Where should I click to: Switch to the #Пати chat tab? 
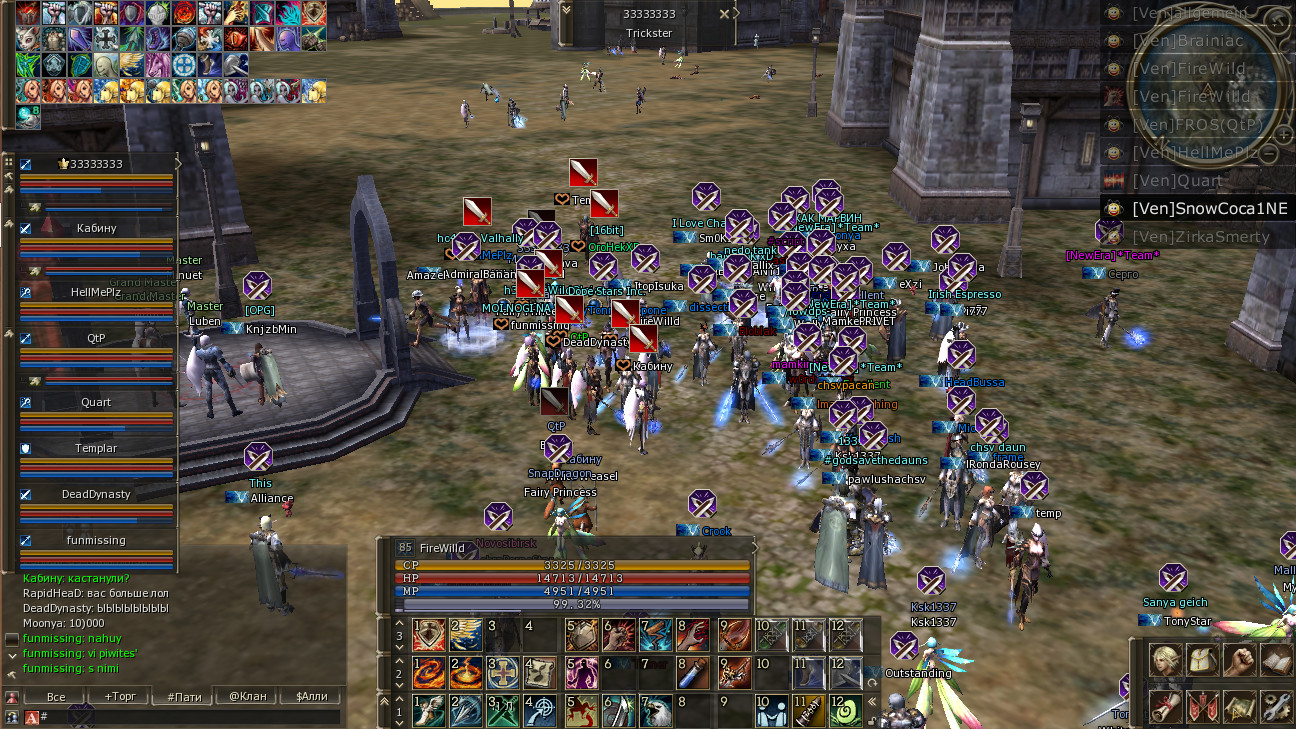click(184, 696)
